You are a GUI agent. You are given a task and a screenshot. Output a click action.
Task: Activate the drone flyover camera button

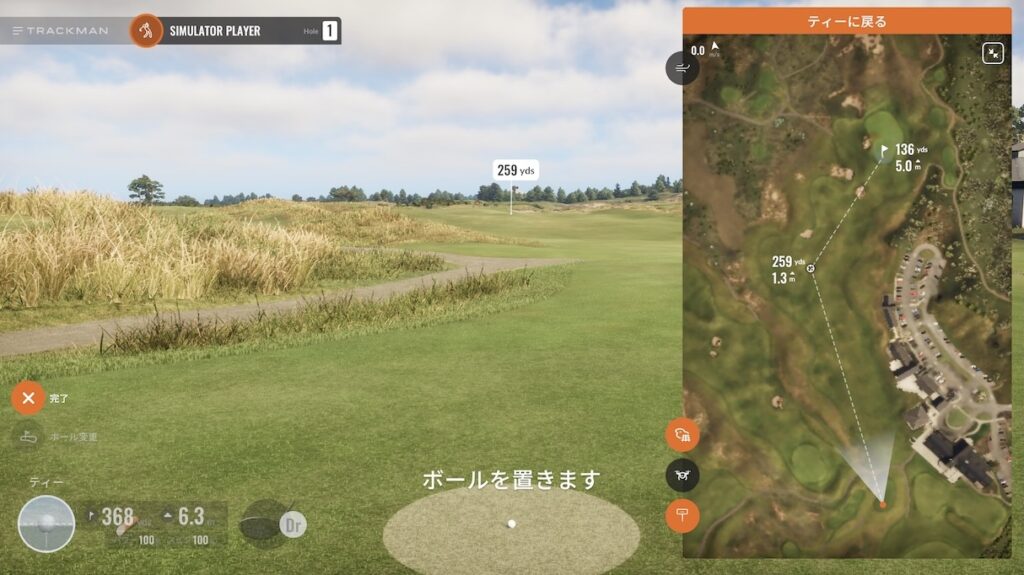pyautogui.click(x=682, y=475)
